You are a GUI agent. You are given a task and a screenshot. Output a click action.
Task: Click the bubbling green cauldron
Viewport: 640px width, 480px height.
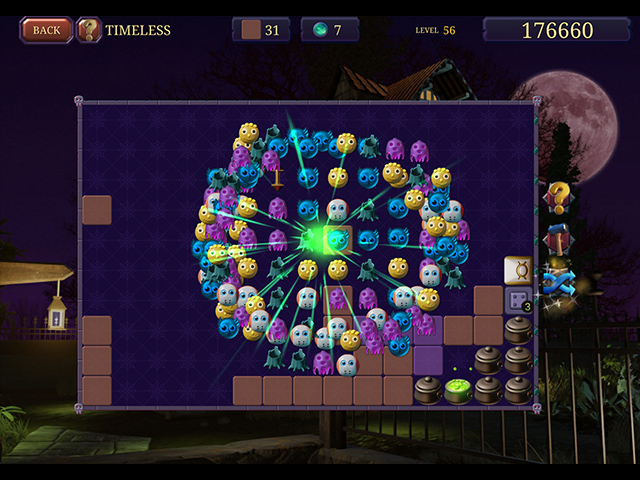pos(458,389)
